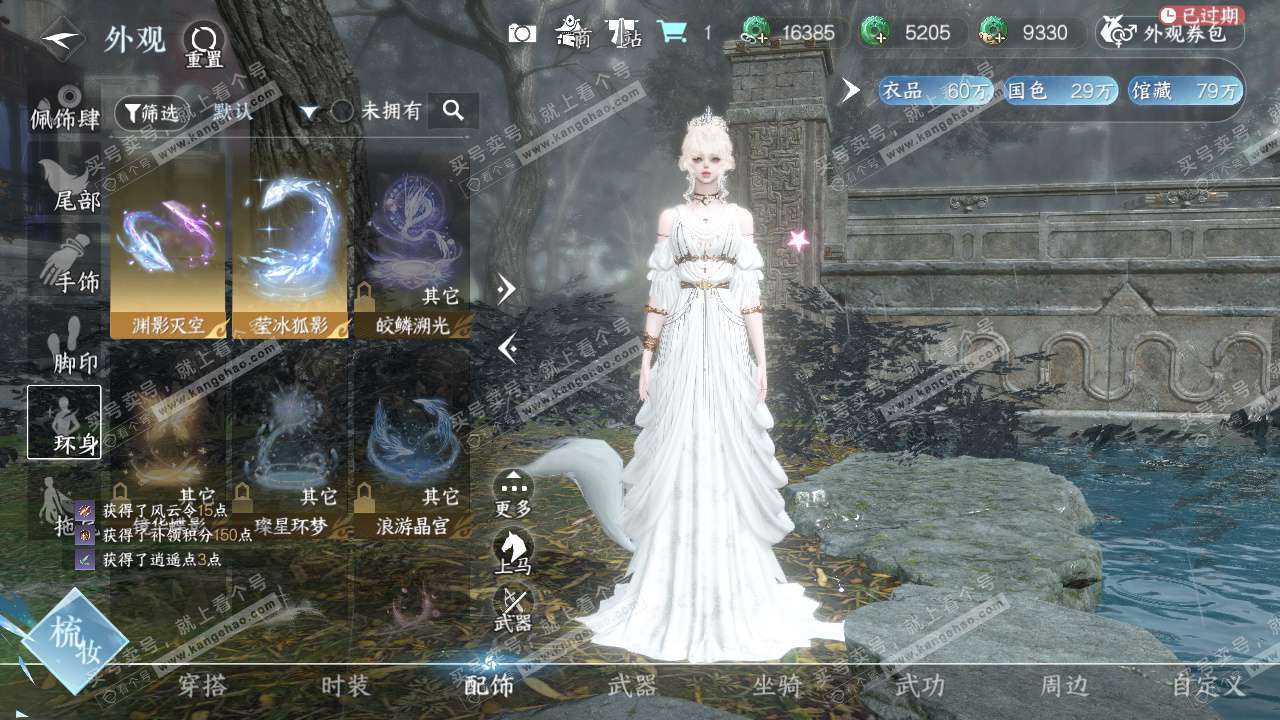Open the search magnifier

point(453,111)
